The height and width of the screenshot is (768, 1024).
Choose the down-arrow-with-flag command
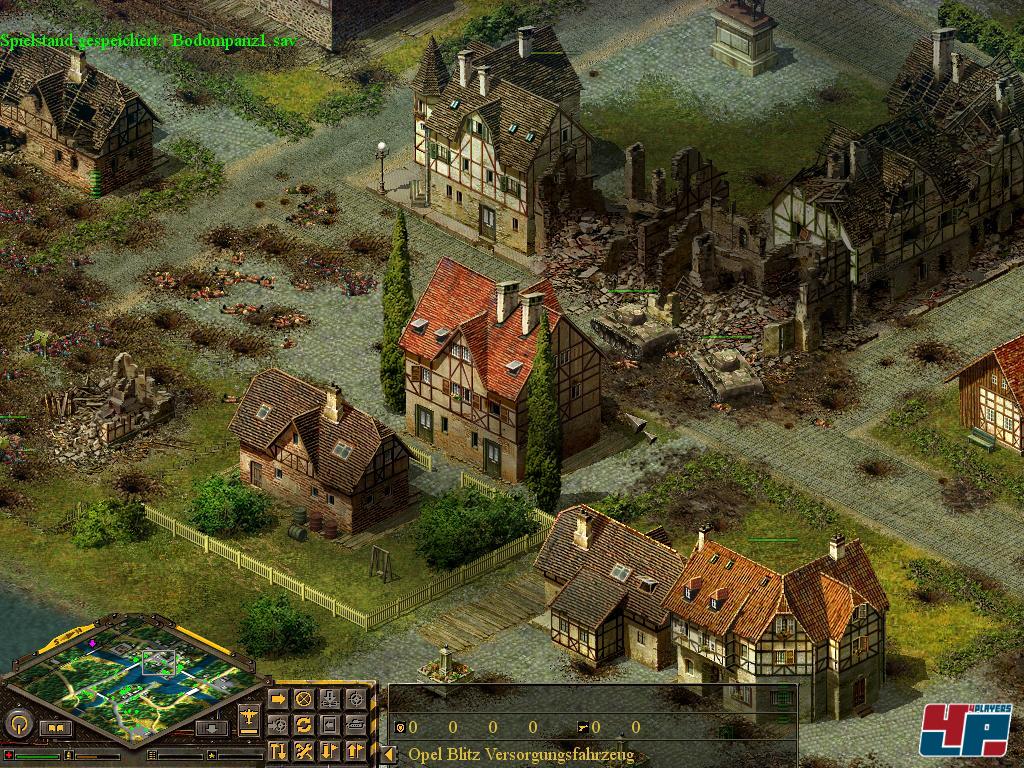(329, 749)
